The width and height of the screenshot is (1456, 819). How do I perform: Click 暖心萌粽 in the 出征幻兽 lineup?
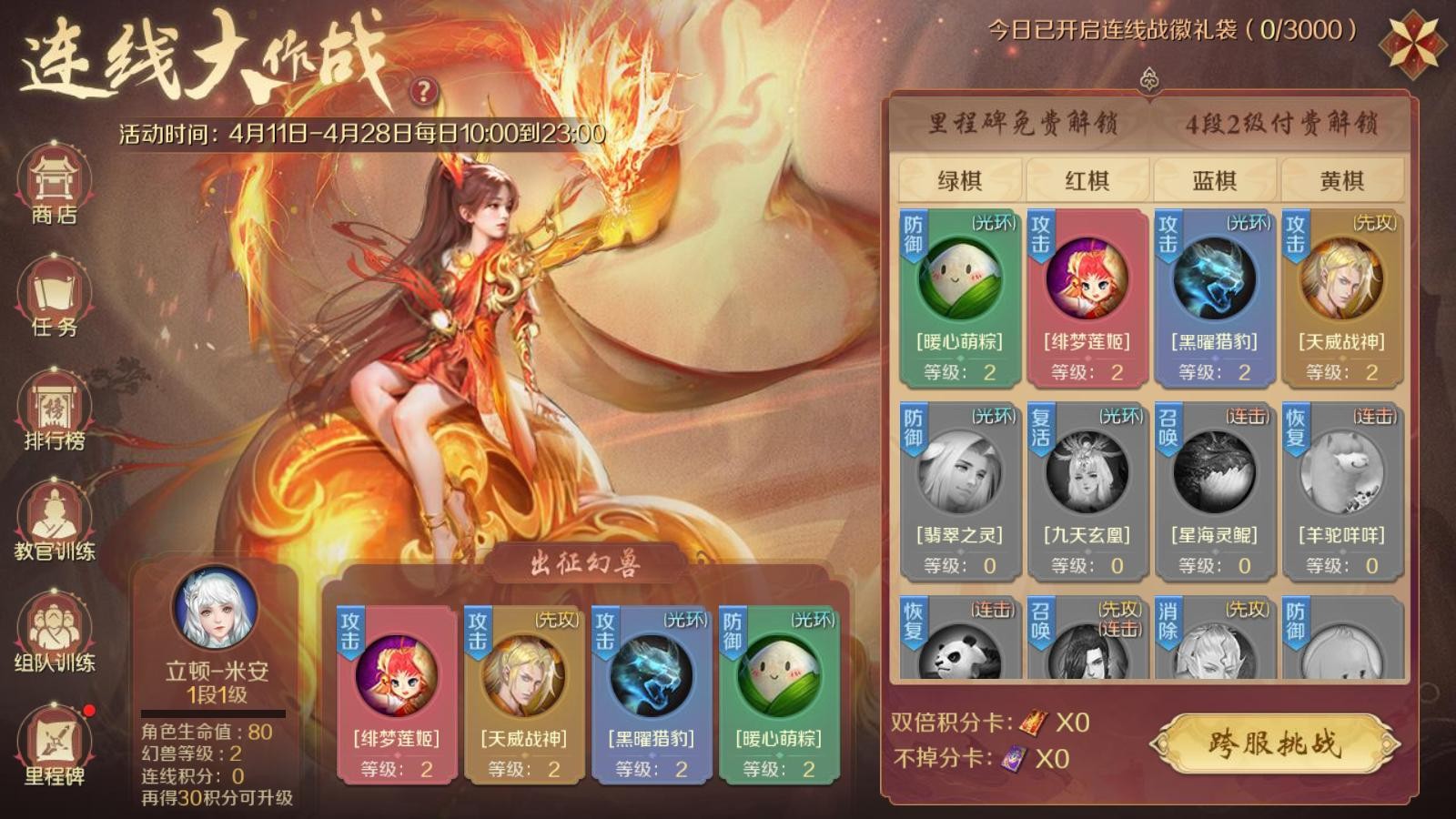pyautogui.click(x=778, y=693)
